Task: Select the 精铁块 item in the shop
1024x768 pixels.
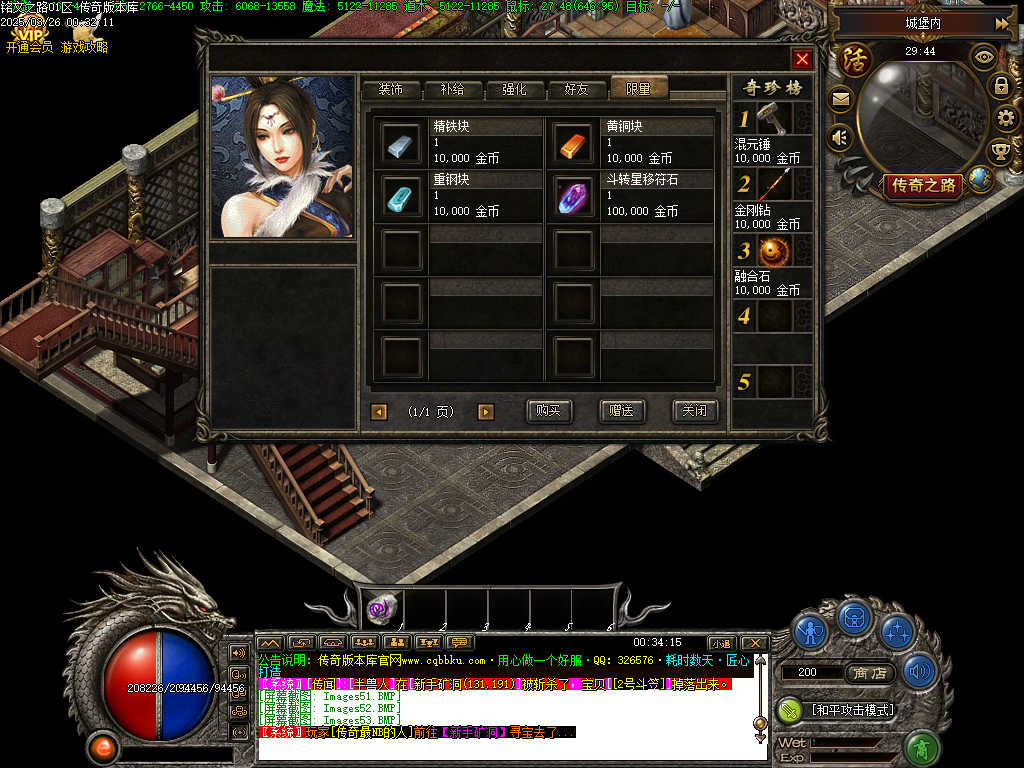Action: (x=402, y=143)
